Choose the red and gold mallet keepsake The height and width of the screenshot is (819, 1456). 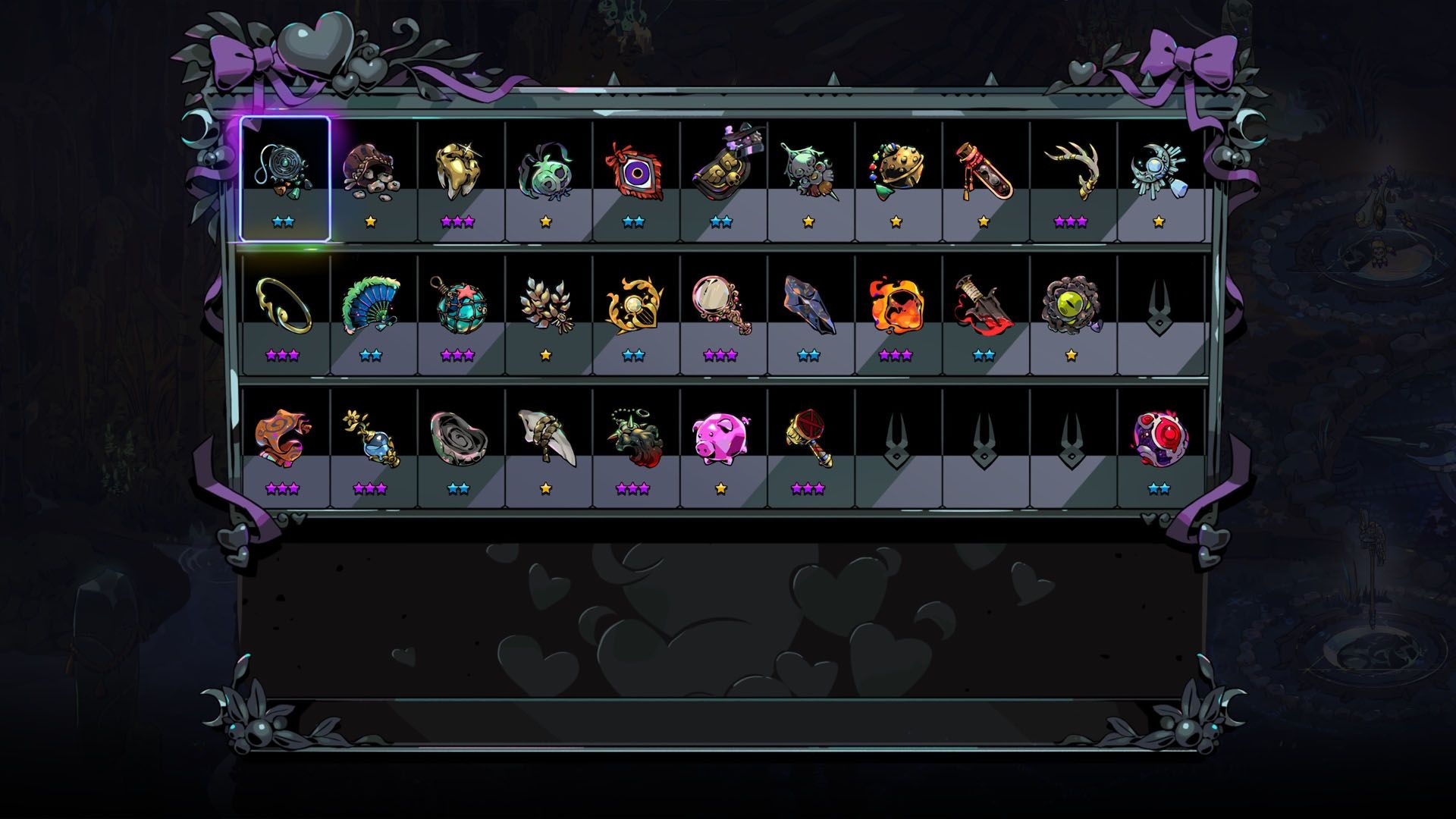[808, 438]
